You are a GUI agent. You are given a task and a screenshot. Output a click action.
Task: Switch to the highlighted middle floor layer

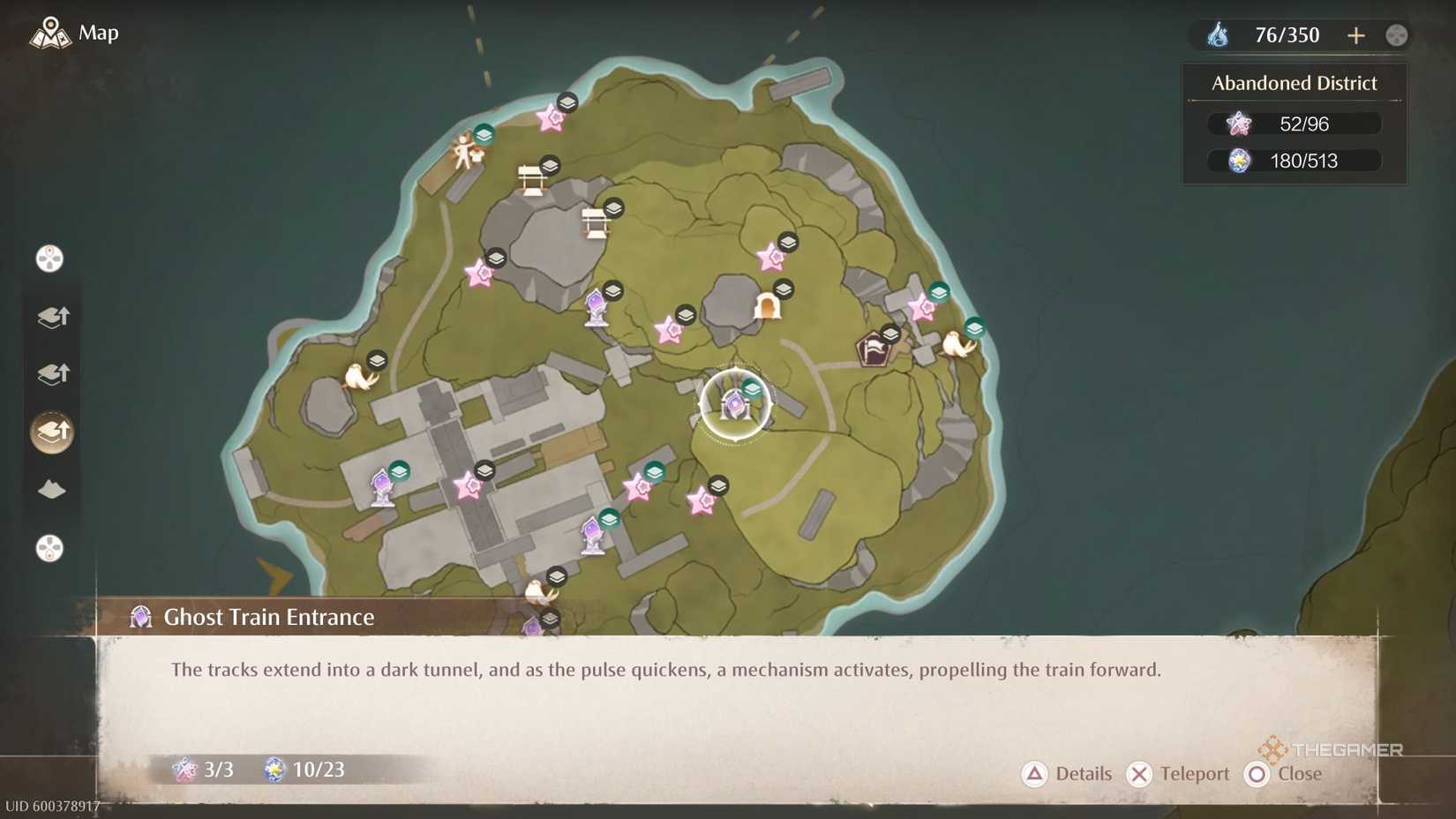[x=51, y=432]
